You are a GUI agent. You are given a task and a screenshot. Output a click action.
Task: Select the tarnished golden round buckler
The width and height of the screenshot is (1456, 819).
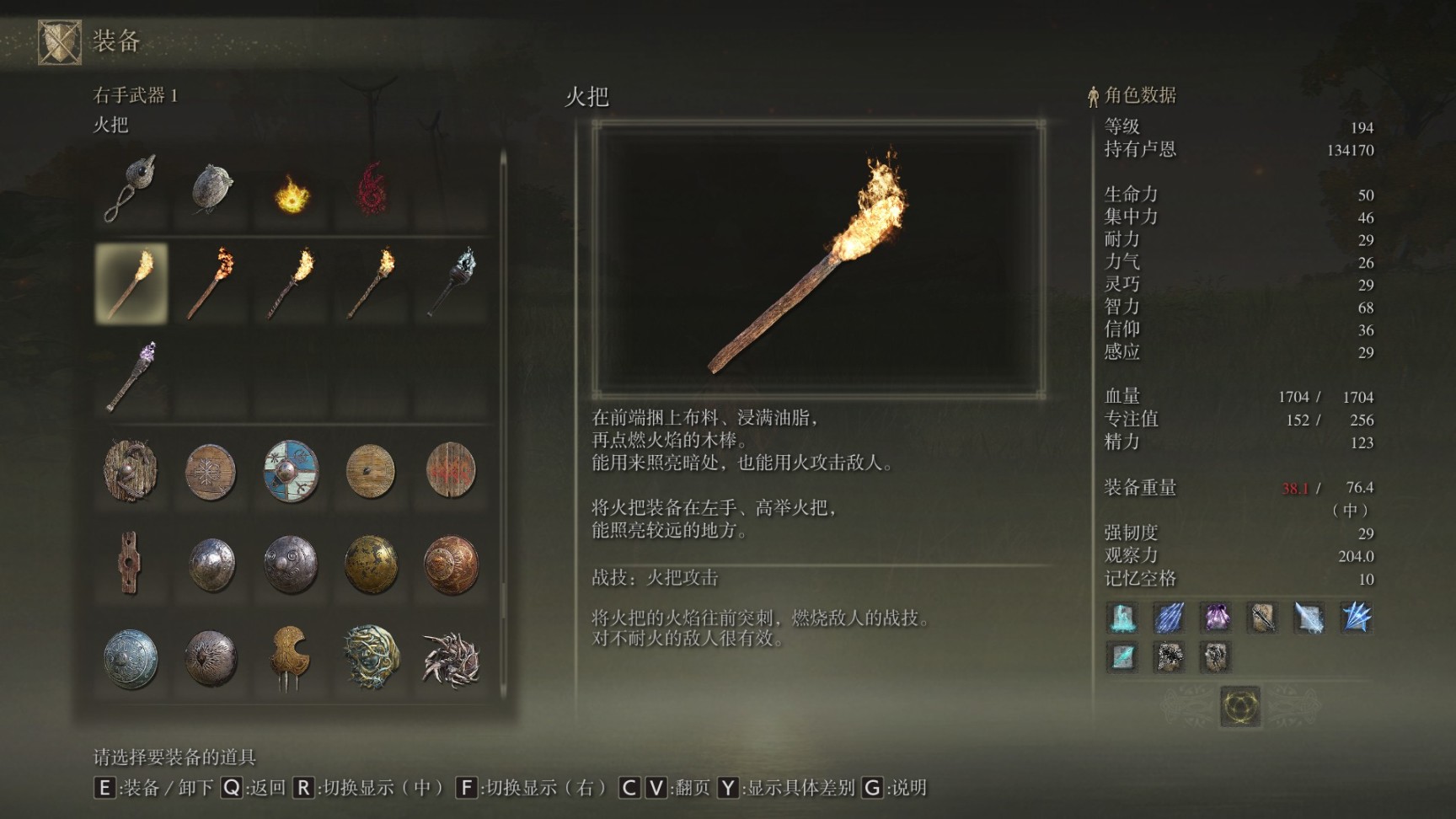[x=371, y=564]
